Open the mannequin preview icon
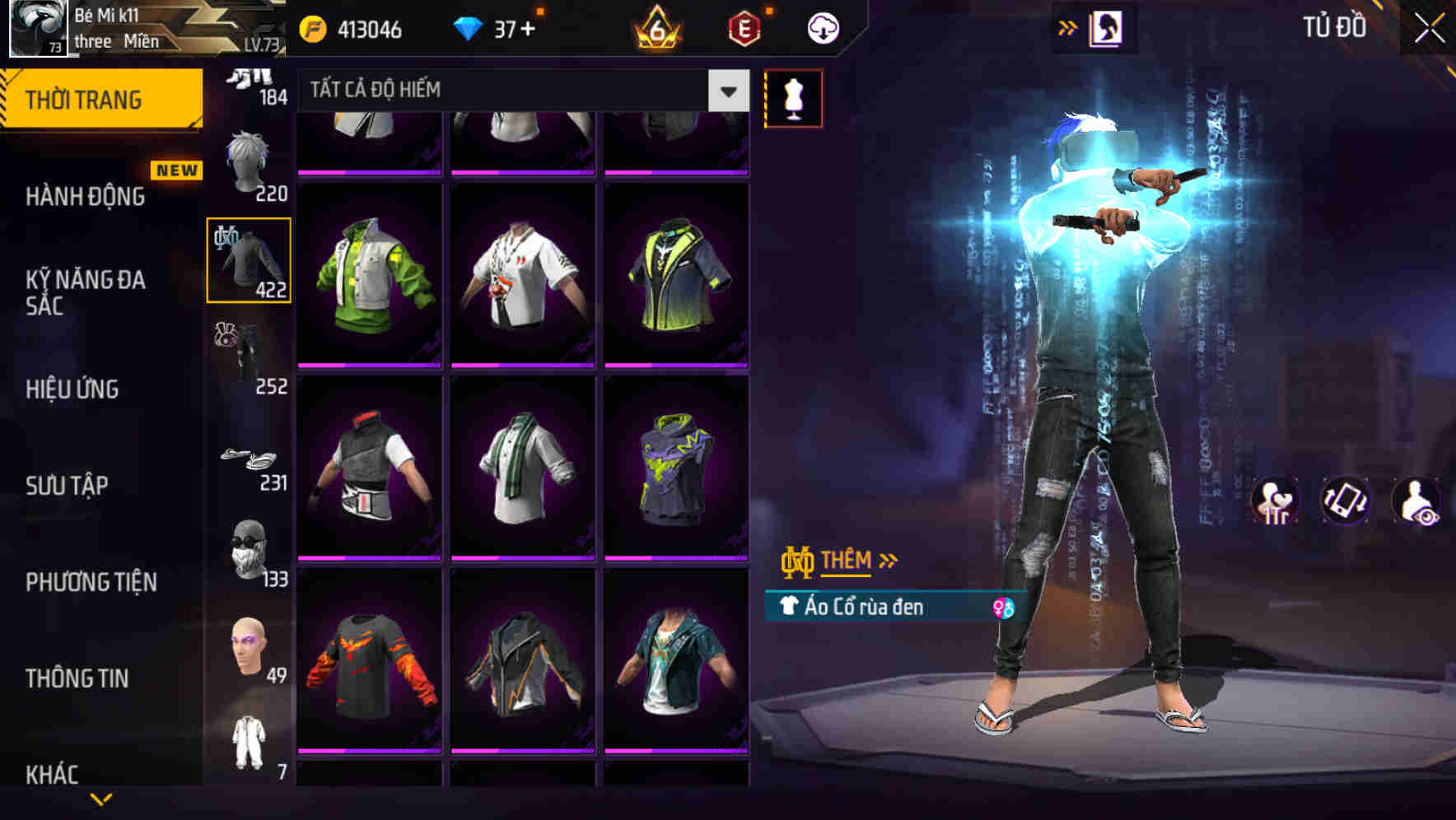The height and width of the screenshot is (820, 1456). pyautogui.click(x=793, y=98)
